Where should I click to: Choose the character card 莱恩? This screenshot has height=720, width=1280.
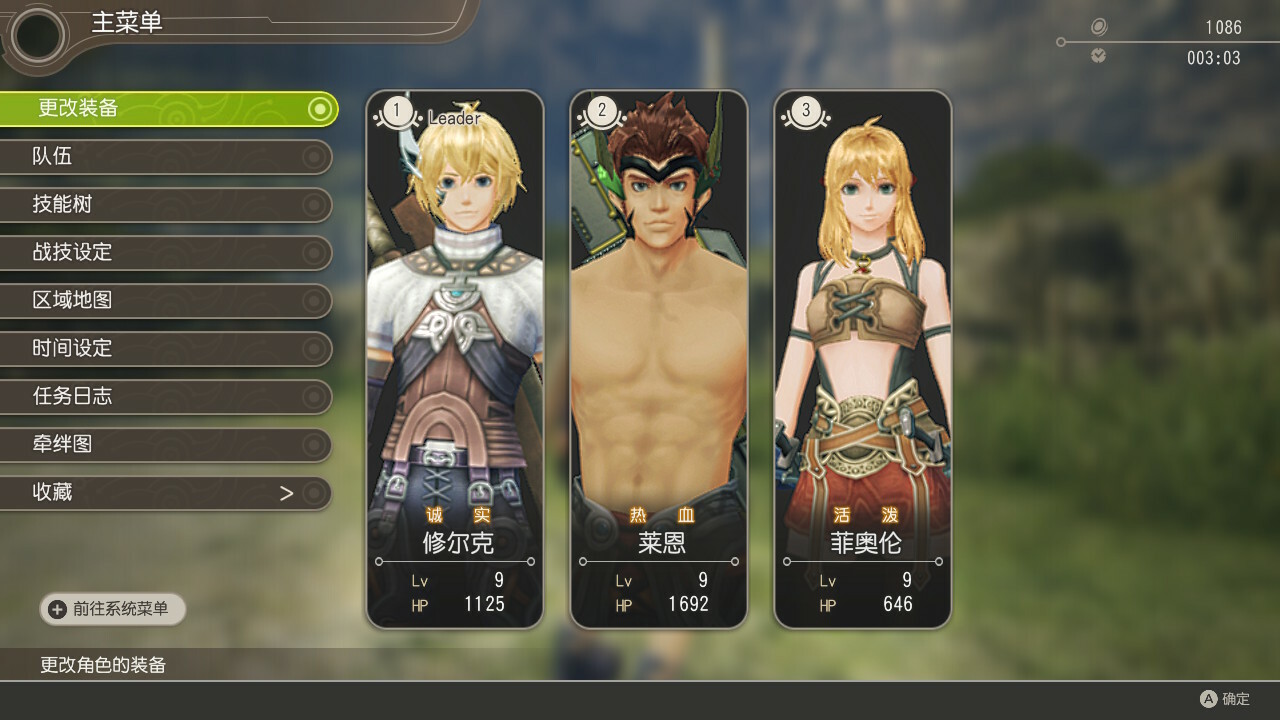tap(659, 360)
